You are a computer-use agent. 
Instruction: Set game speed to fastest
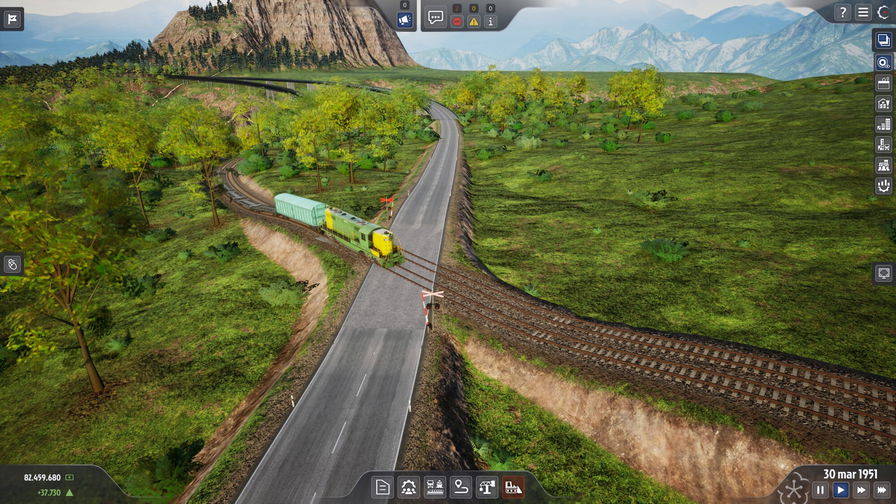coord(882,490)
